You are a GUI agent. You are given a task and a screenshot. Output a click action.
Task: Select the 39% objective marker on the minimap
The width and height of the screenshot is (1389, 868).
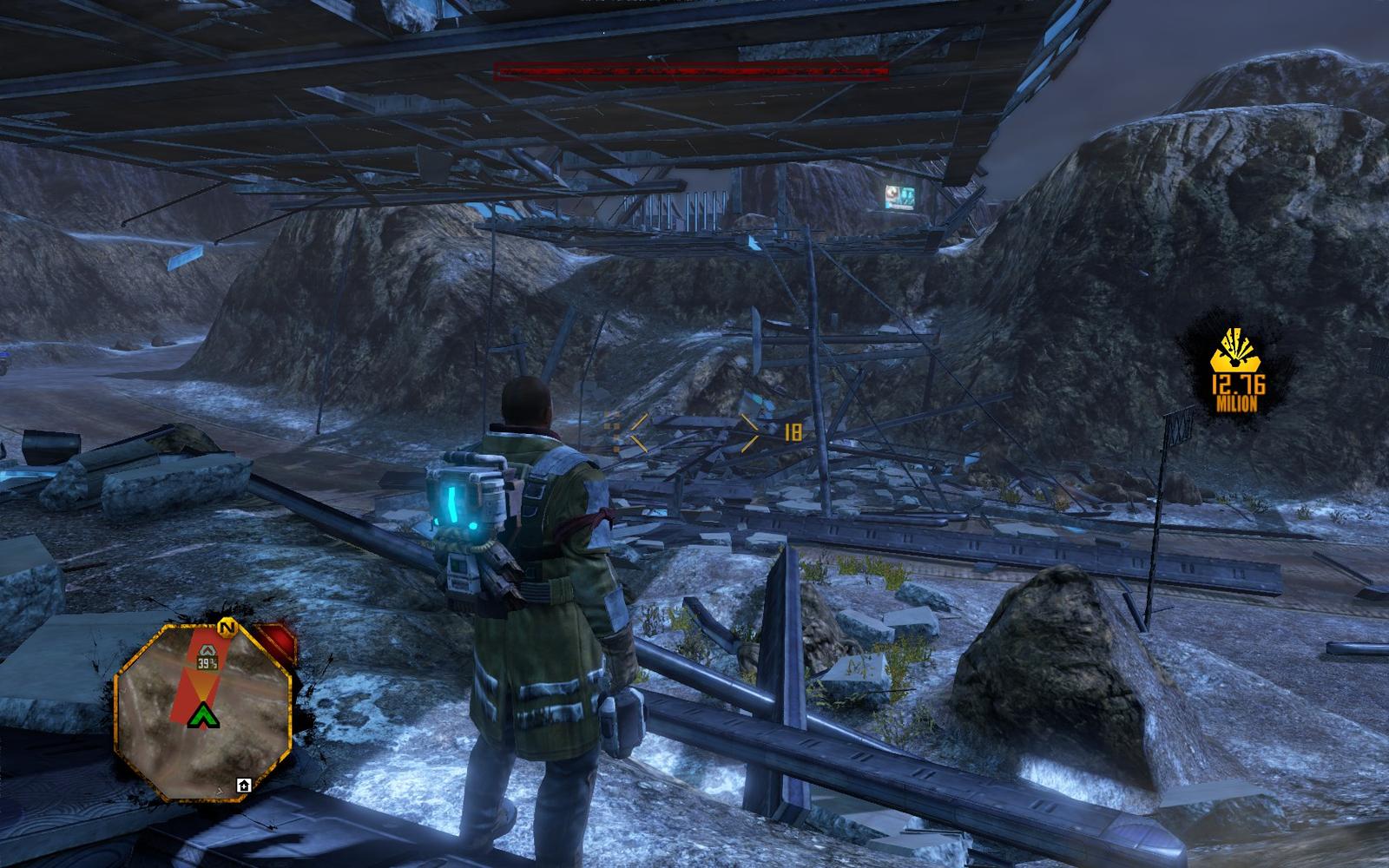pyautogui.click(x=207, y=658)
